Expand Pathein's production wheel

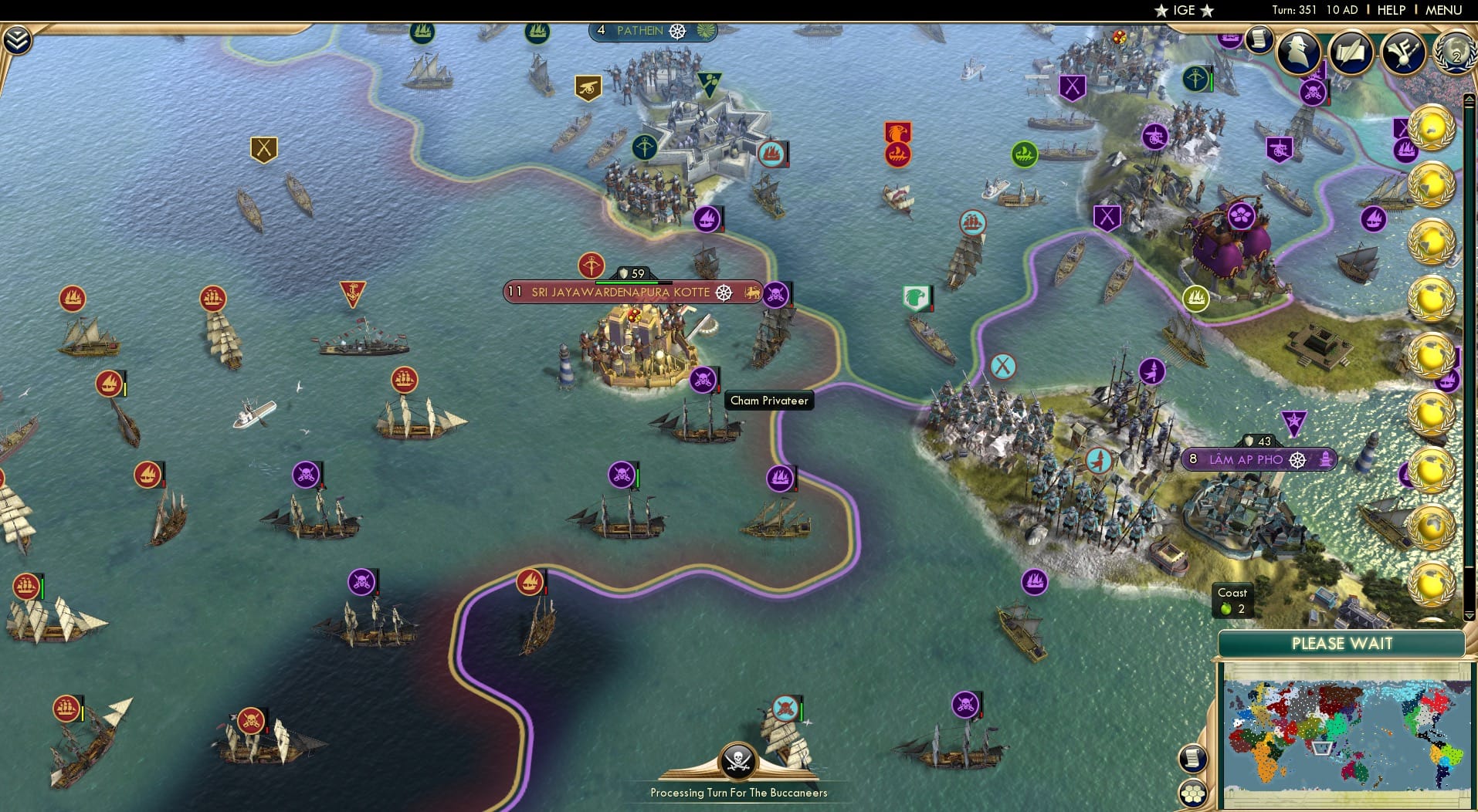(x=677, y=30)
